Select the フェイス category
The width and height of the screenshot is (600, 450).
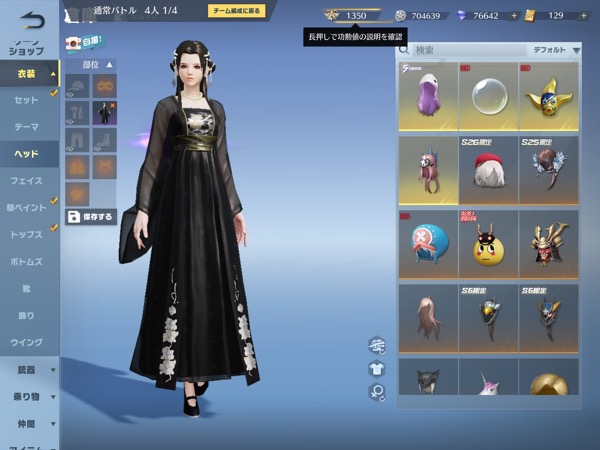click(28, 181)
